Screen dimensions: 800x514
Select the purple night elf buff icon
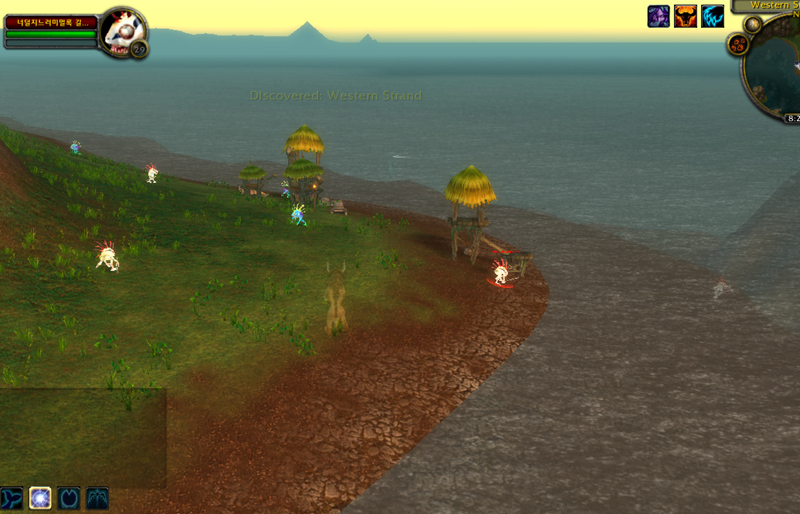[x=658, y=16]
